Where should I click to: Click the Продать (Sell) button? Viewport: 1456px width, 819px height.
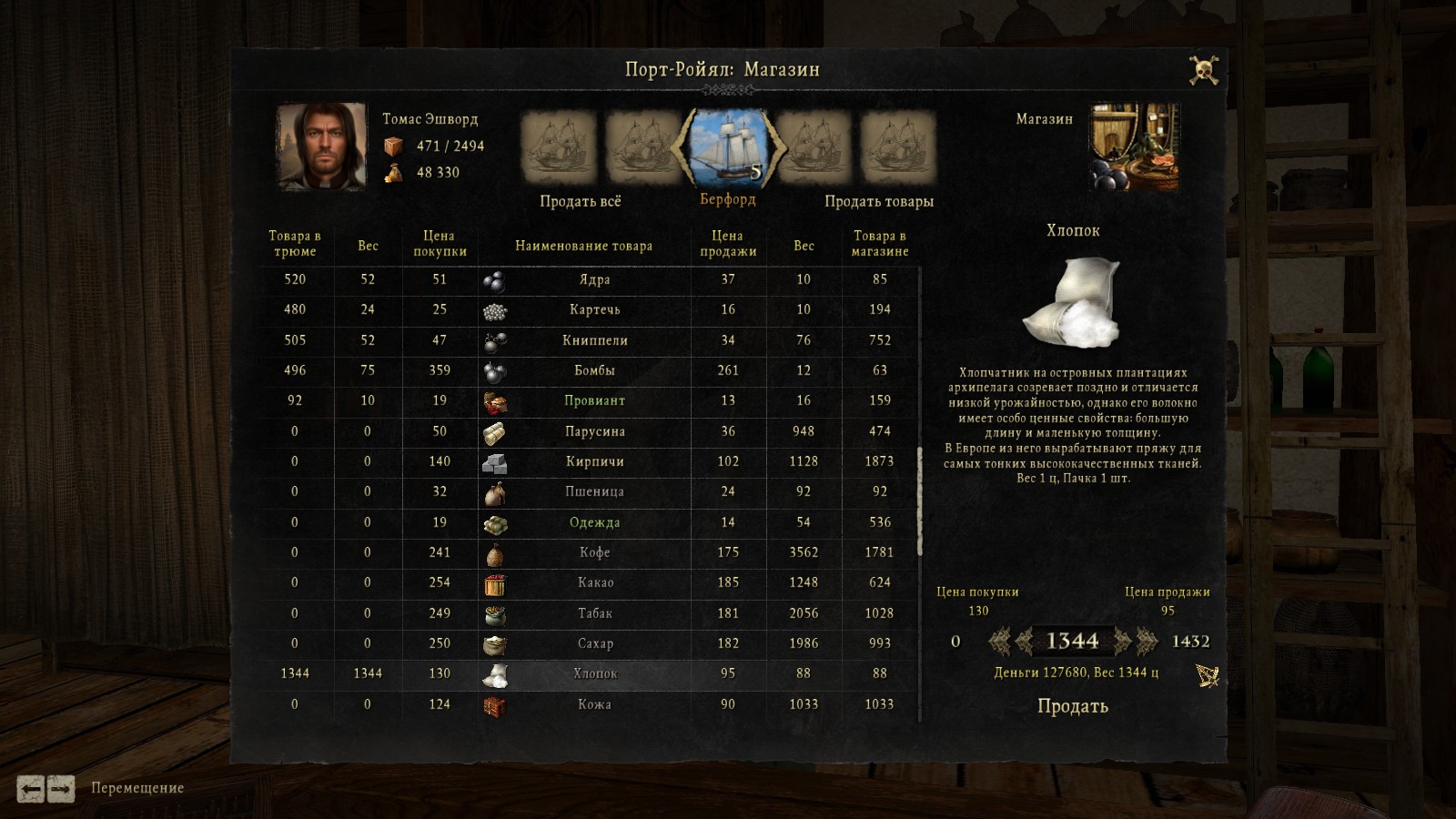click(x=1072, y=706)
